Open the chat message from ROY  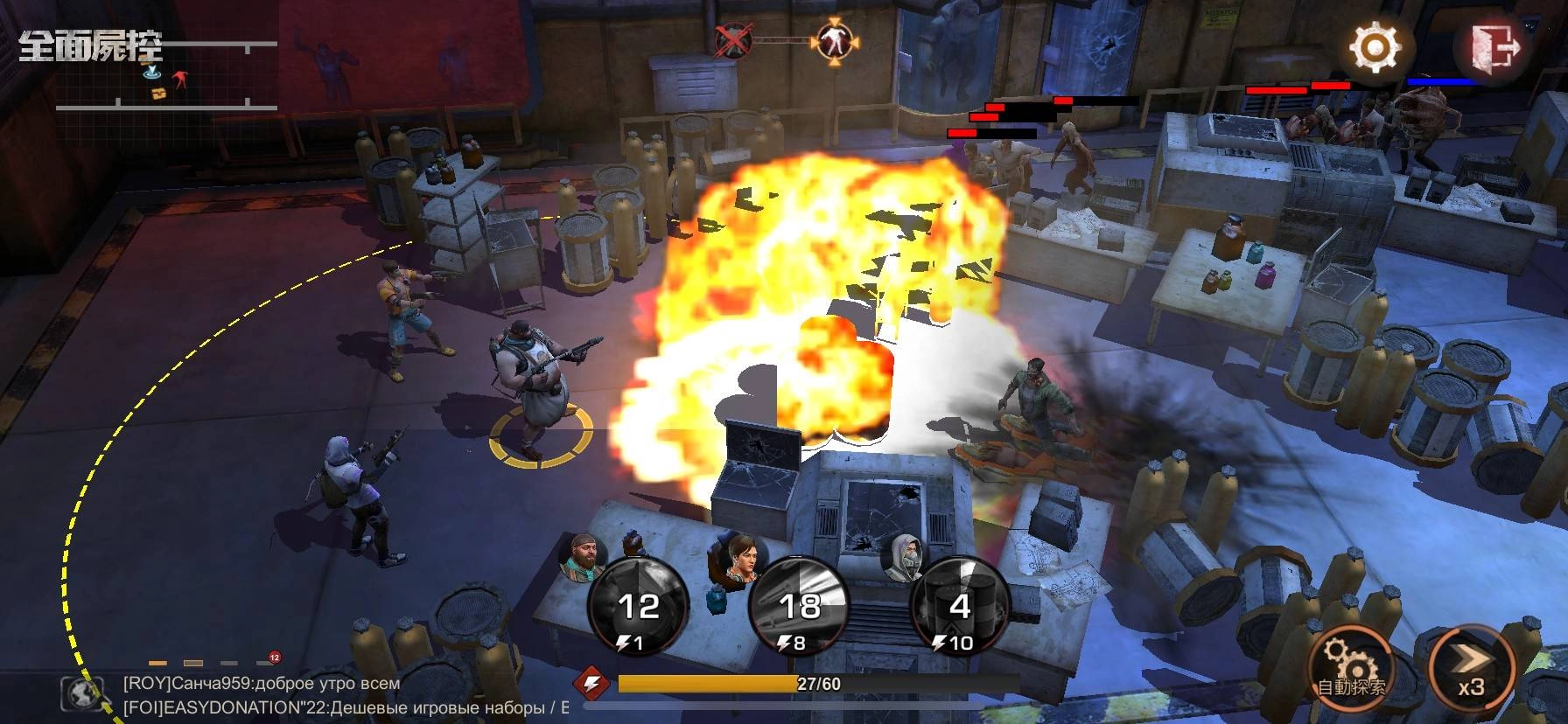(x=262, y=684)
